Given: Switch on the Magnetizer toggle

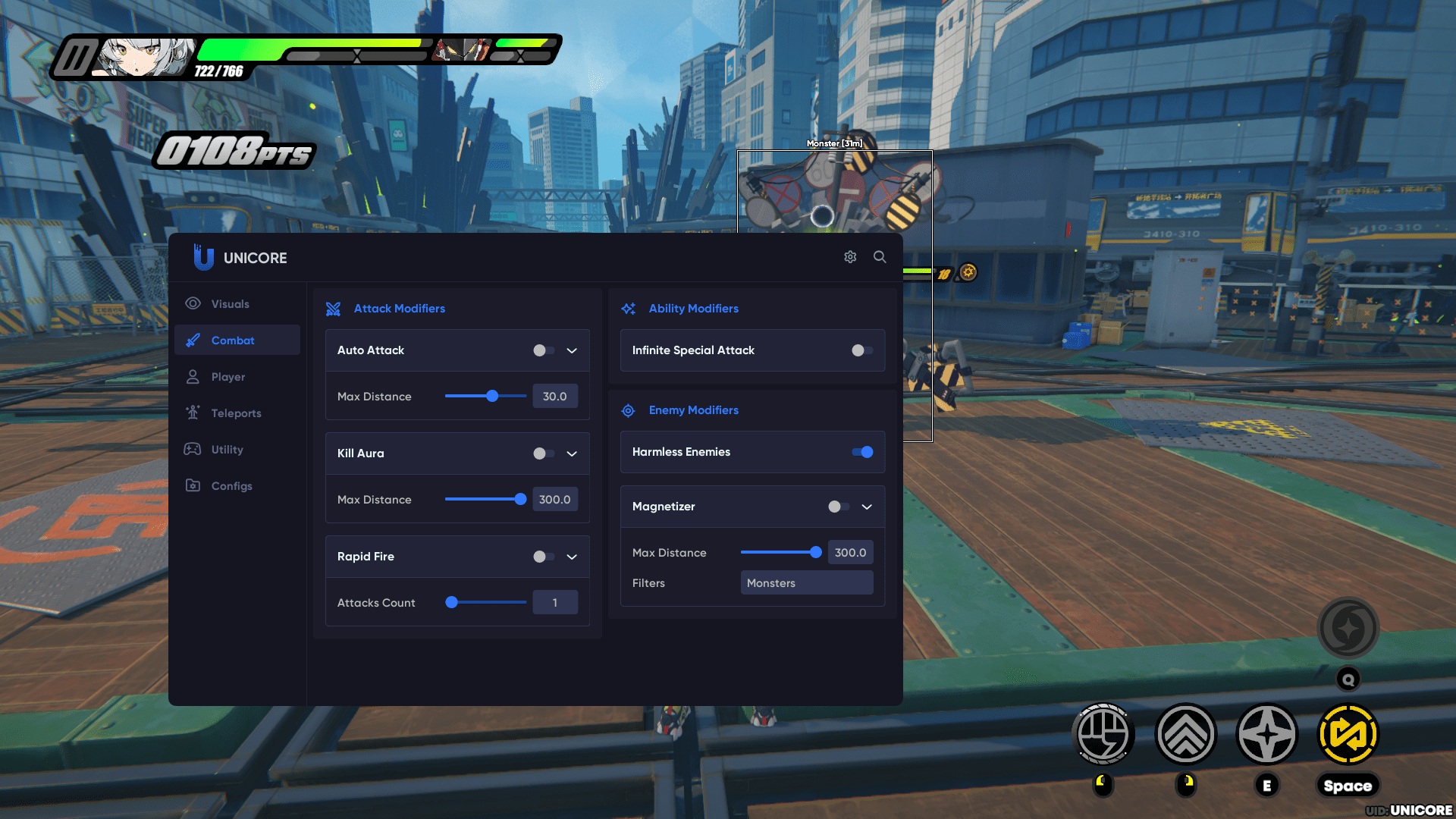Looking at the screenshot, I should coord(838,507).
